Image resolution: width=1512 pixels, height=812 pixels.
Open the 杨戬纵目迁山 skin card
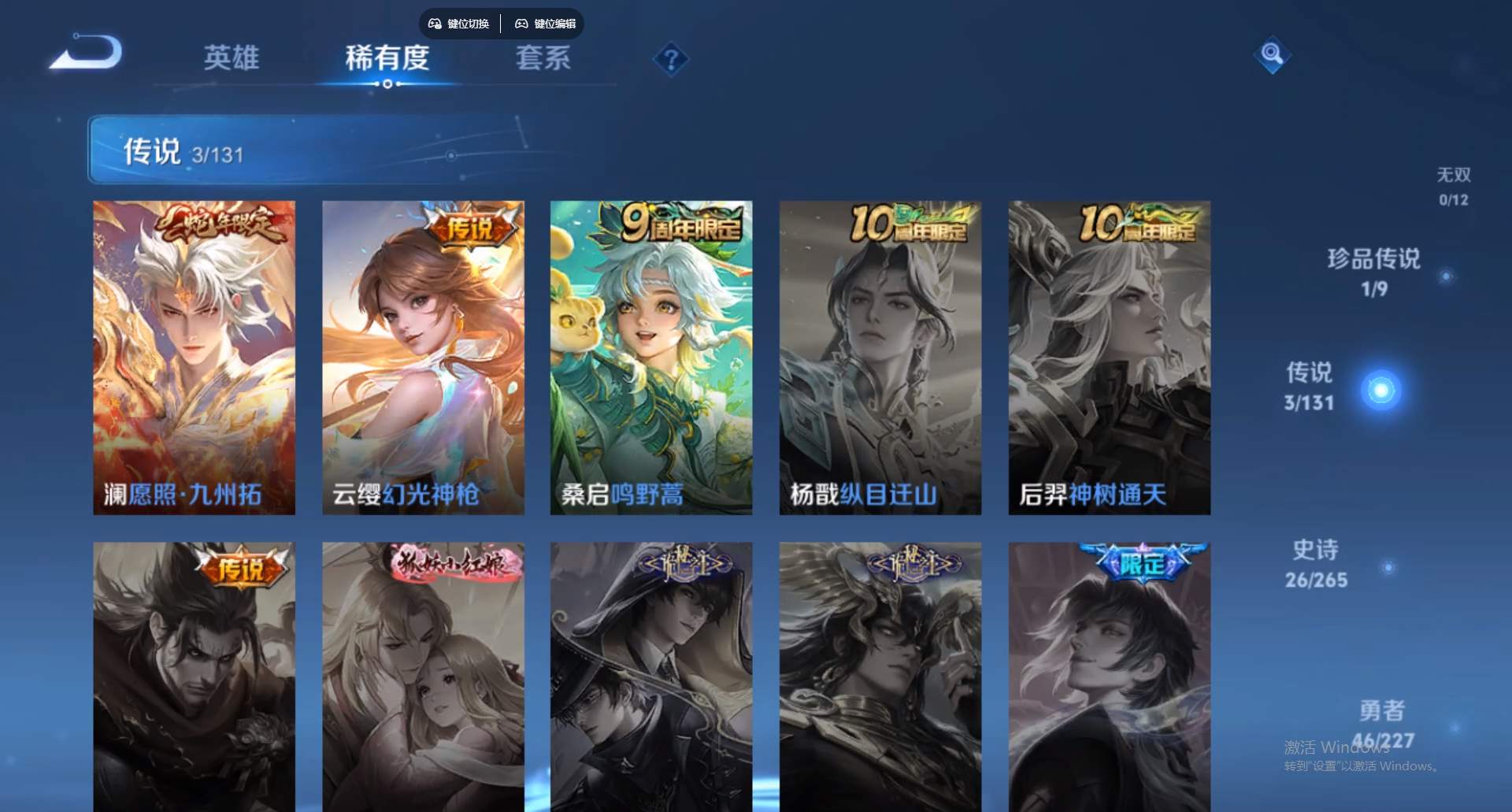pyautogui.click(x=880, y=356)
